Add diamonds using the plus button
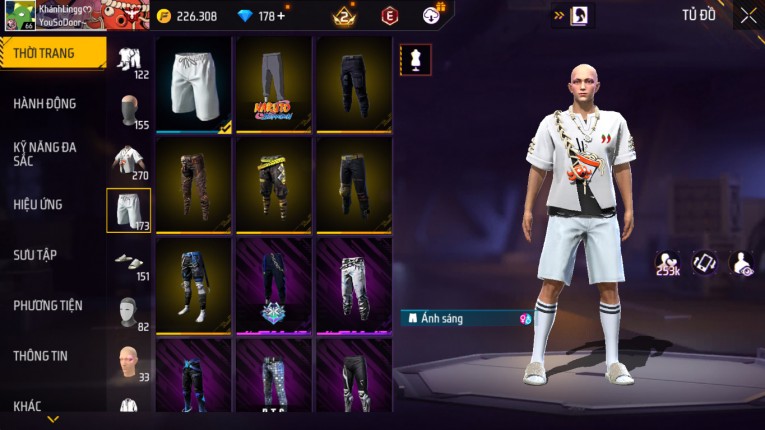 point(280,16)
